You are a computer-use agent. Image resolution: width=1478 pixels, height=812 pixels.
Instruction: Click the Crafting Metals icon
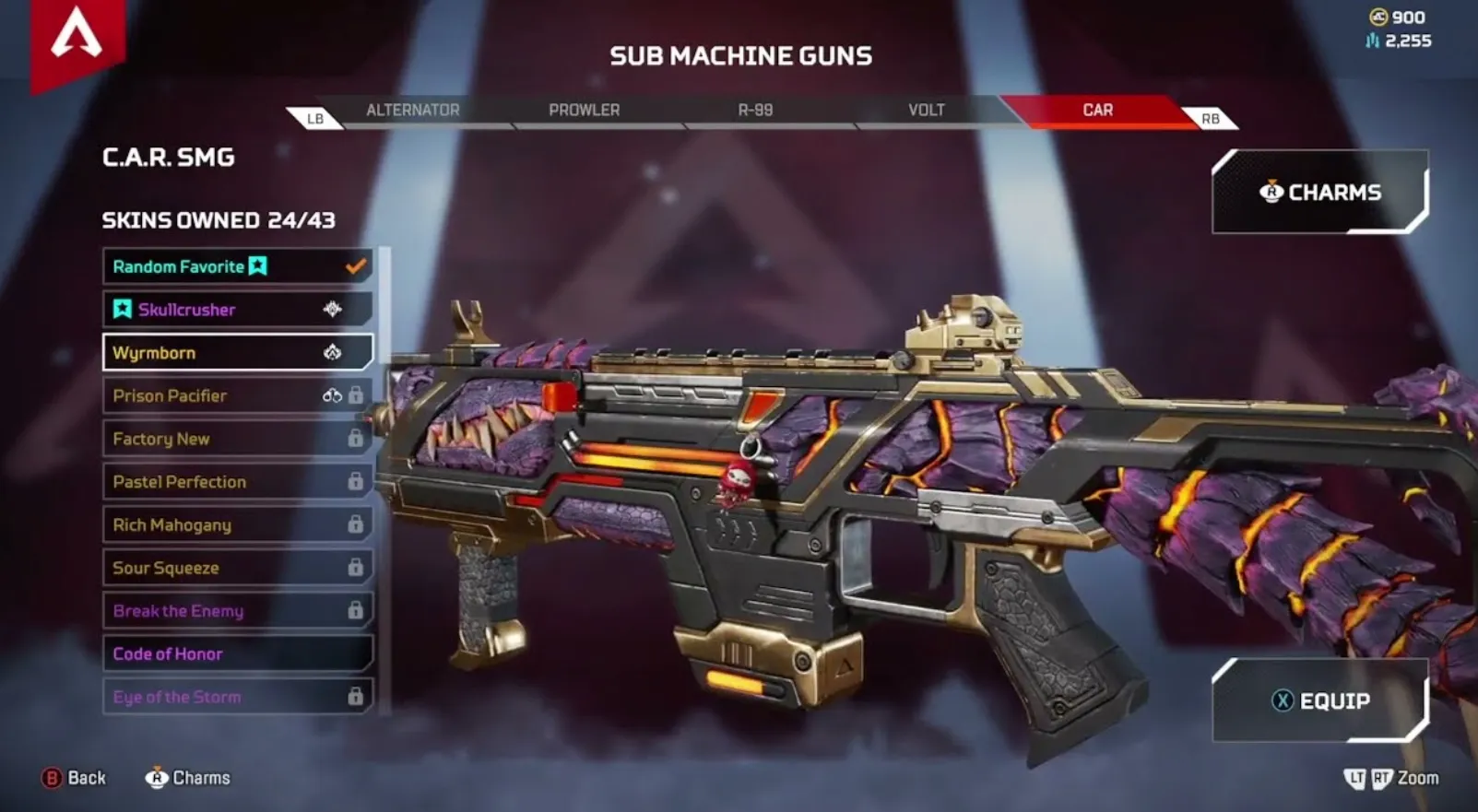(1369, 41)
